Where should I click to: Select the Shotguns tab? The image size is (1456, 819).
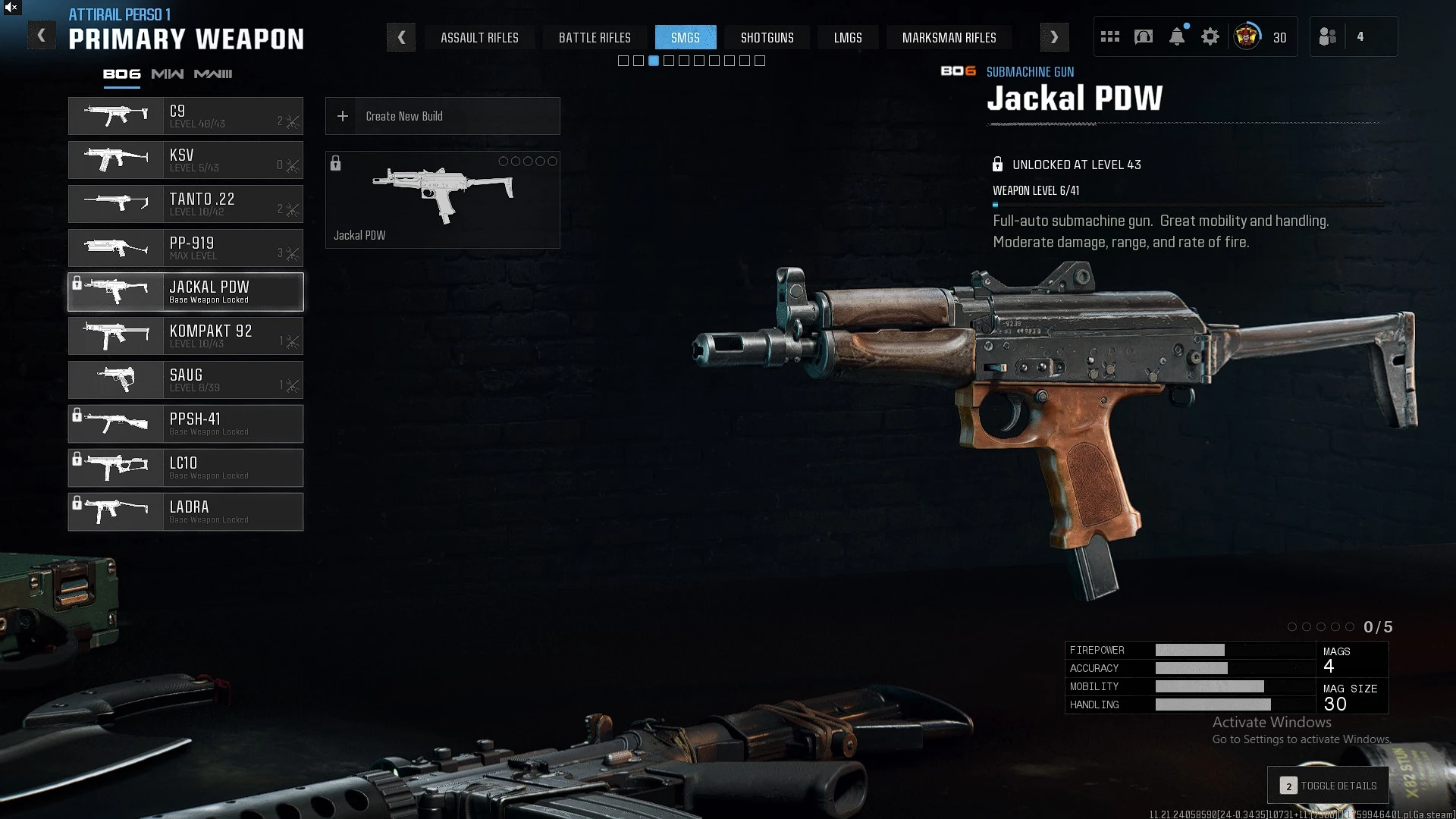[x=767, y=37]
